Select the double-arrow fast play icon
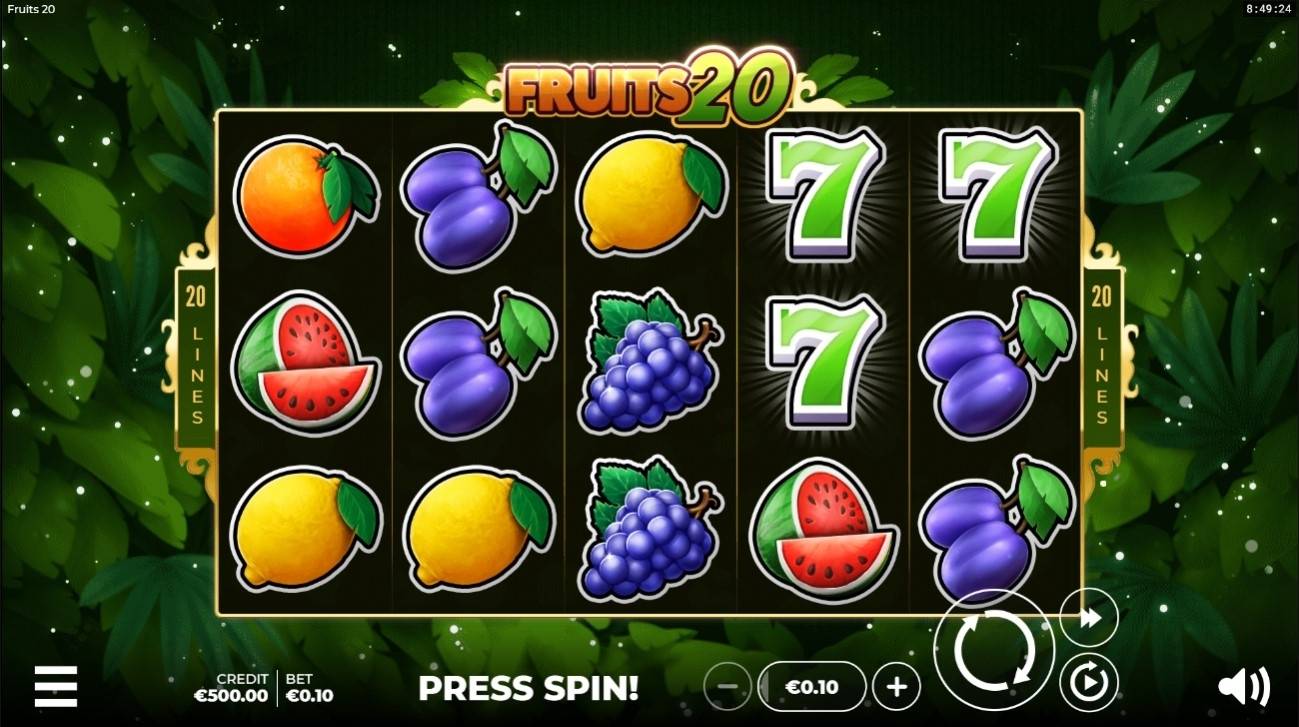 (x=1088, y=617)
